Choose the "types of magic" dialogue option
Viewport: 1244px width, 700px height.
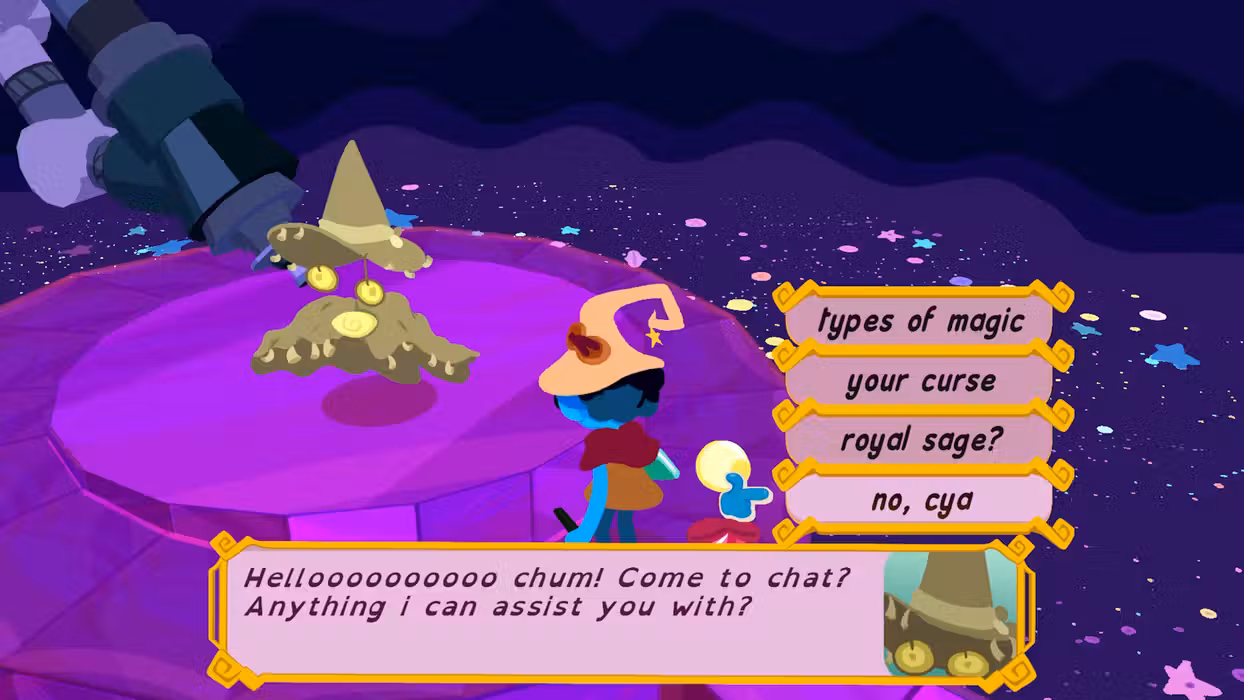pos(920,321)
